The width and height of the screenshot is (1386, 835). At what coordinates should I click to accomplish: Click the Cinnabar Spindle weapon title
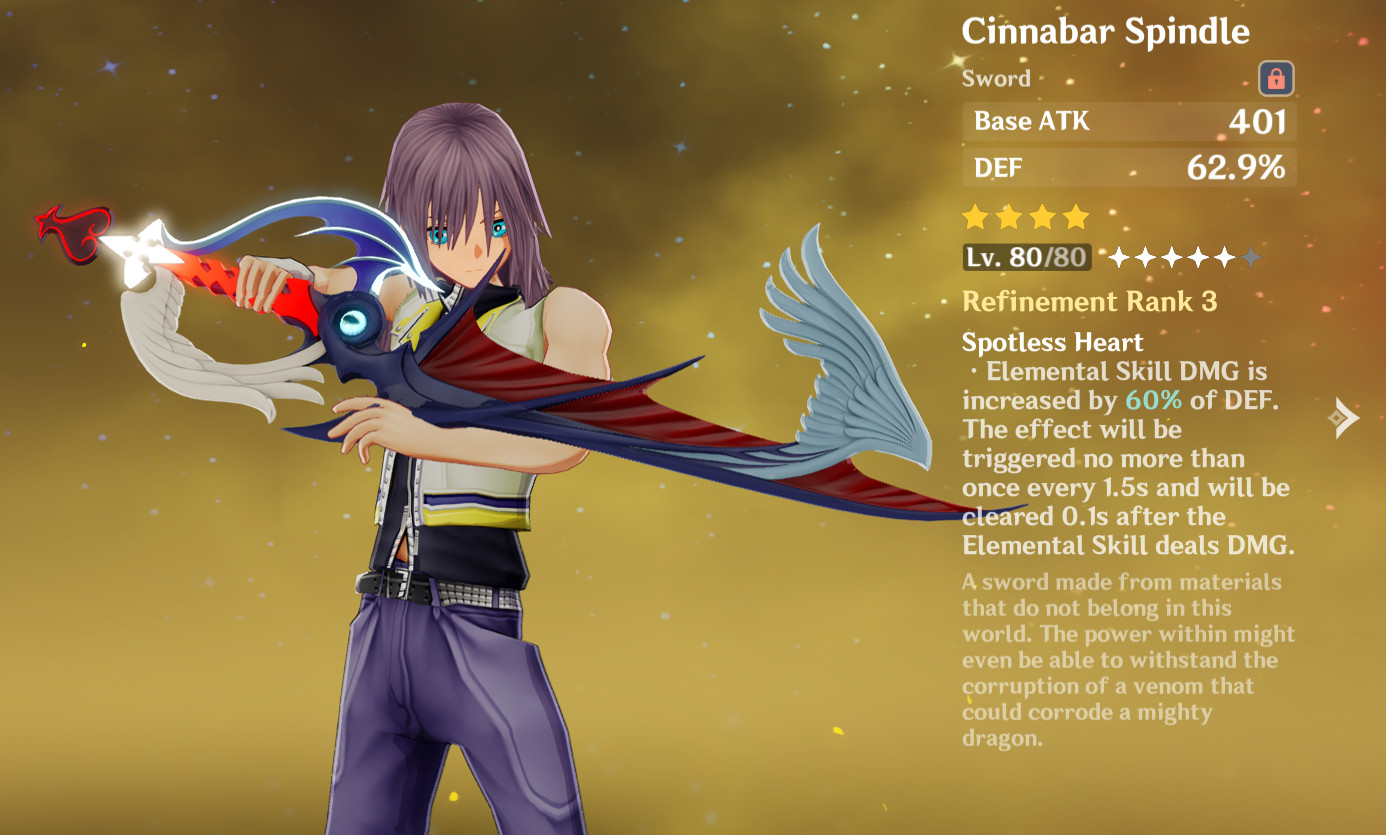pos(1104,31)
